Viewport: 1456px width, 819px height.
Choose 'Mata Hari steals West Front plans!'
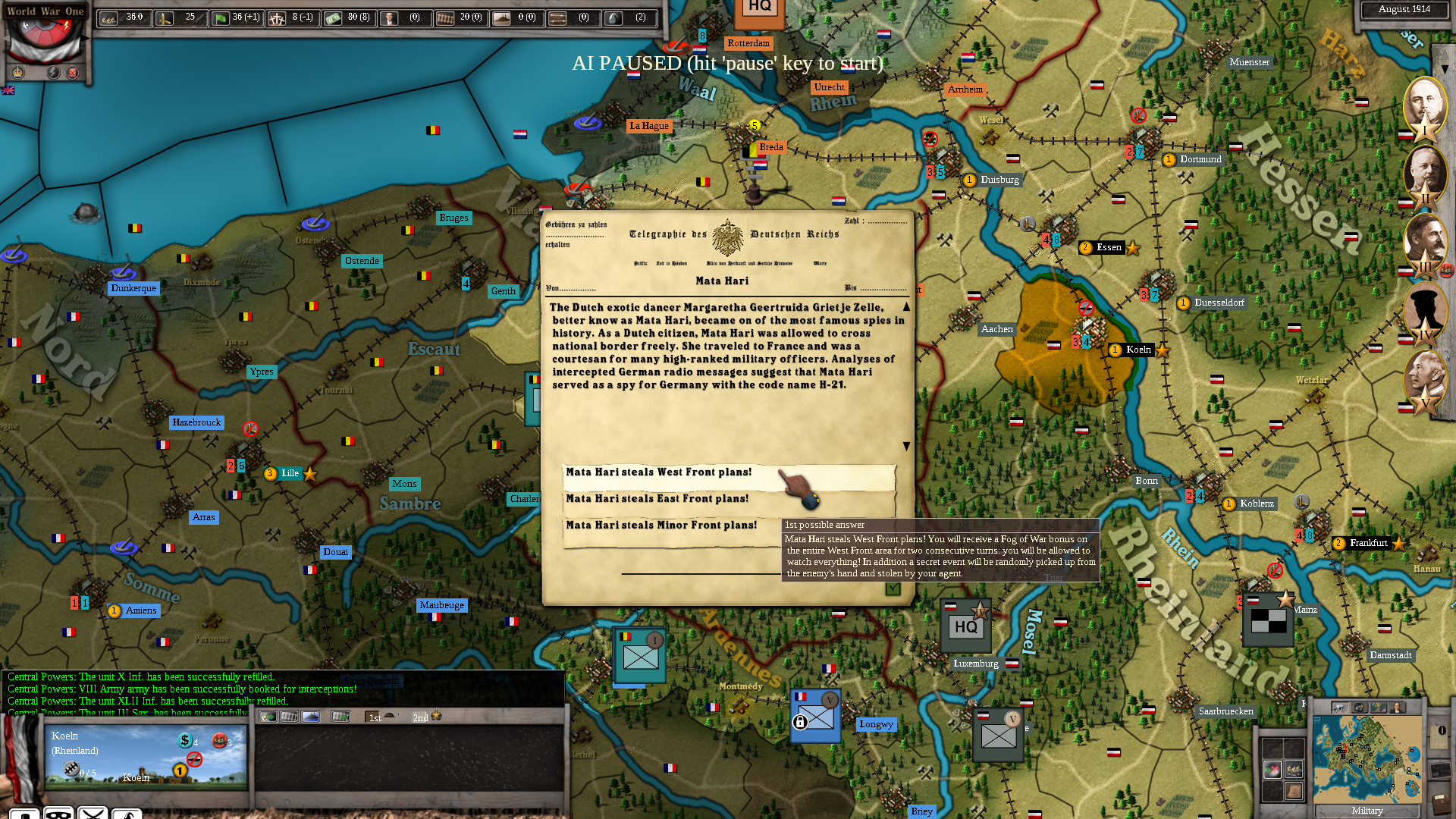(658, 472)
